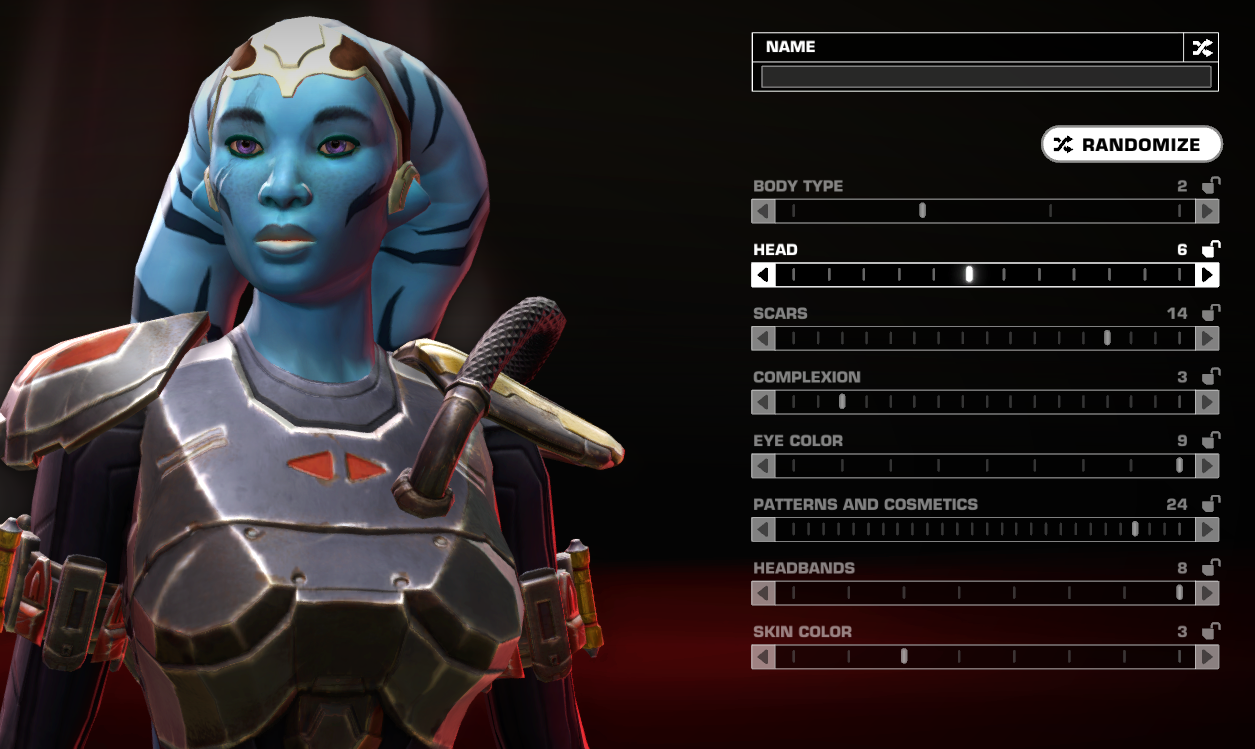1255x749 pixels.
Task: Decrease Body Type with left arrow
Action: click(x=763, y=211)
